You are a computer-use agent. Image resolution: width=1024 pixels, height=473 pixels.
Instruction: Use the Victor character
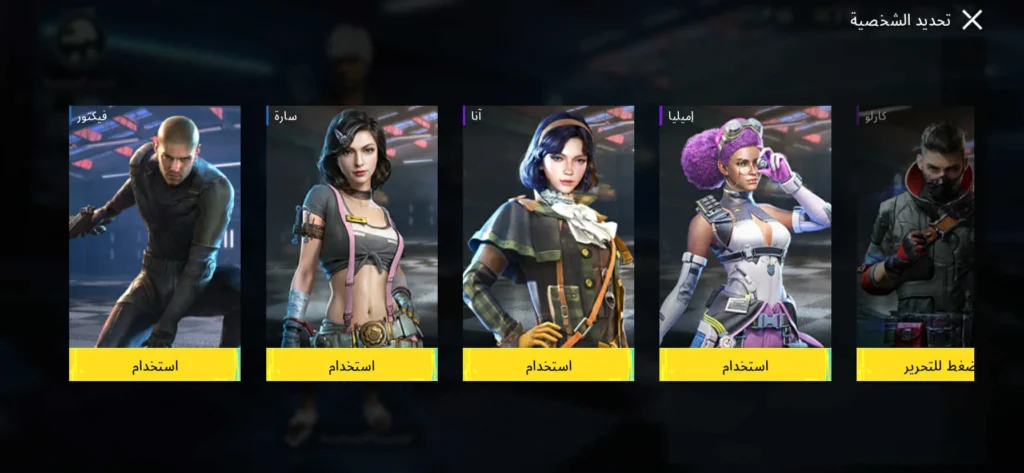[x=154, y=365]
